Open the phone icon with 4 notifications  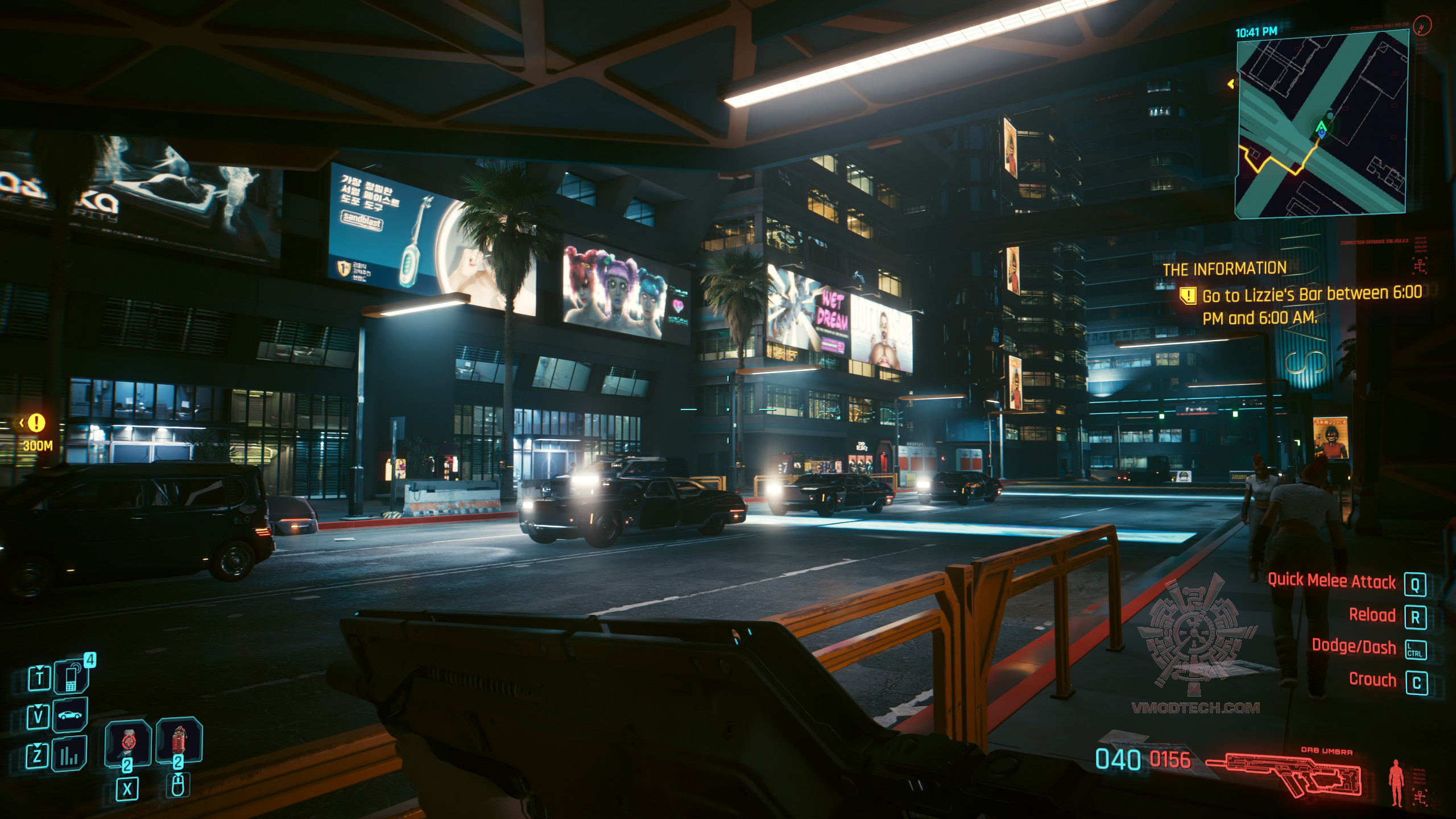(x=72, y=677)
